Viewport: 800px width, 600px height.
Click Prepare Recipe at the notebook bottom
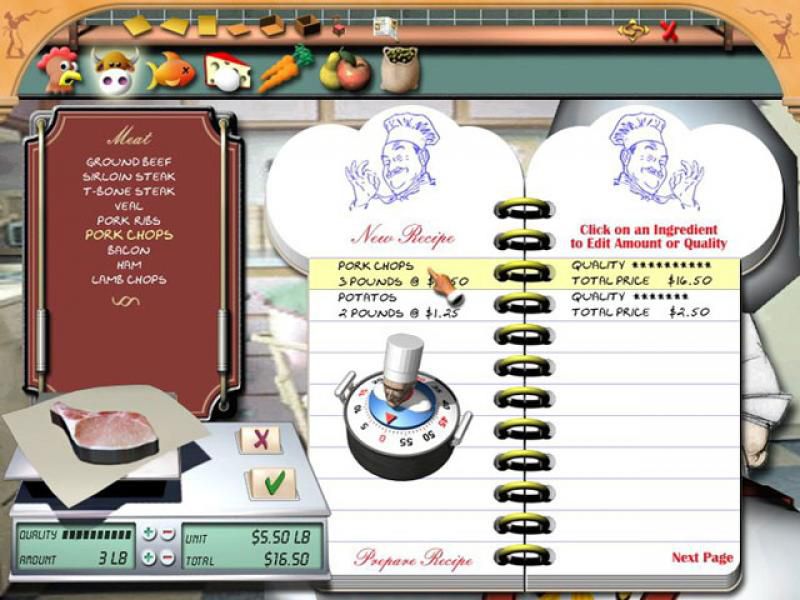[x=413, y=558]
